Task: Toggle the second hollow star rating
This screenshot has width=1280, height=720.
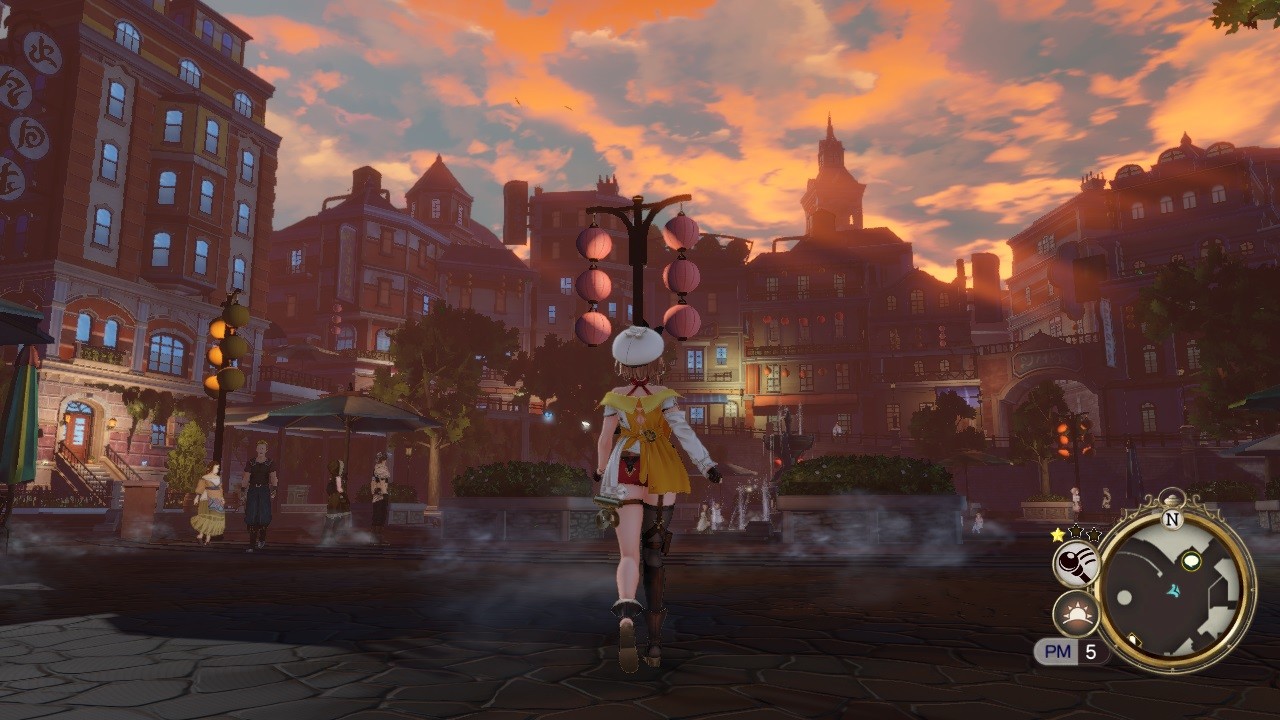Action: 1075,533
